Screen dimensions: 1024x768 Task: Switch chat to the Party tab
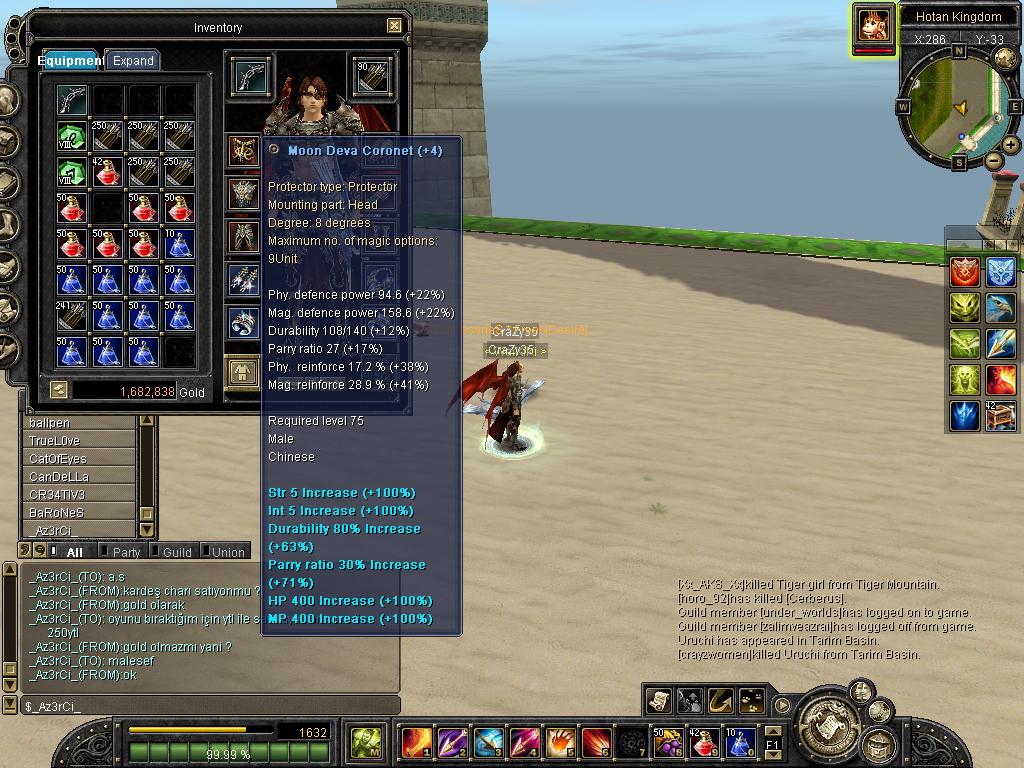point(127,552)
